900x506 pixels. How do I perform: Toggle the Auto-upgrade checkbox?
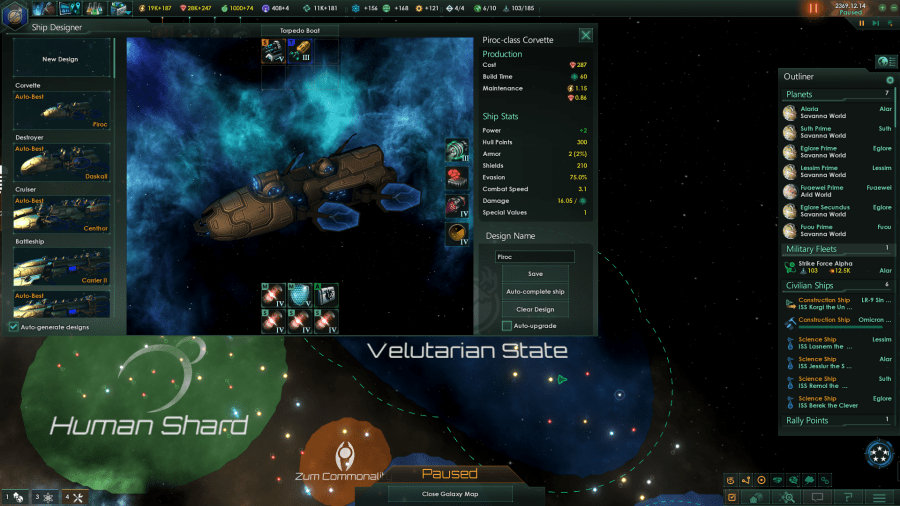[507, 326]
